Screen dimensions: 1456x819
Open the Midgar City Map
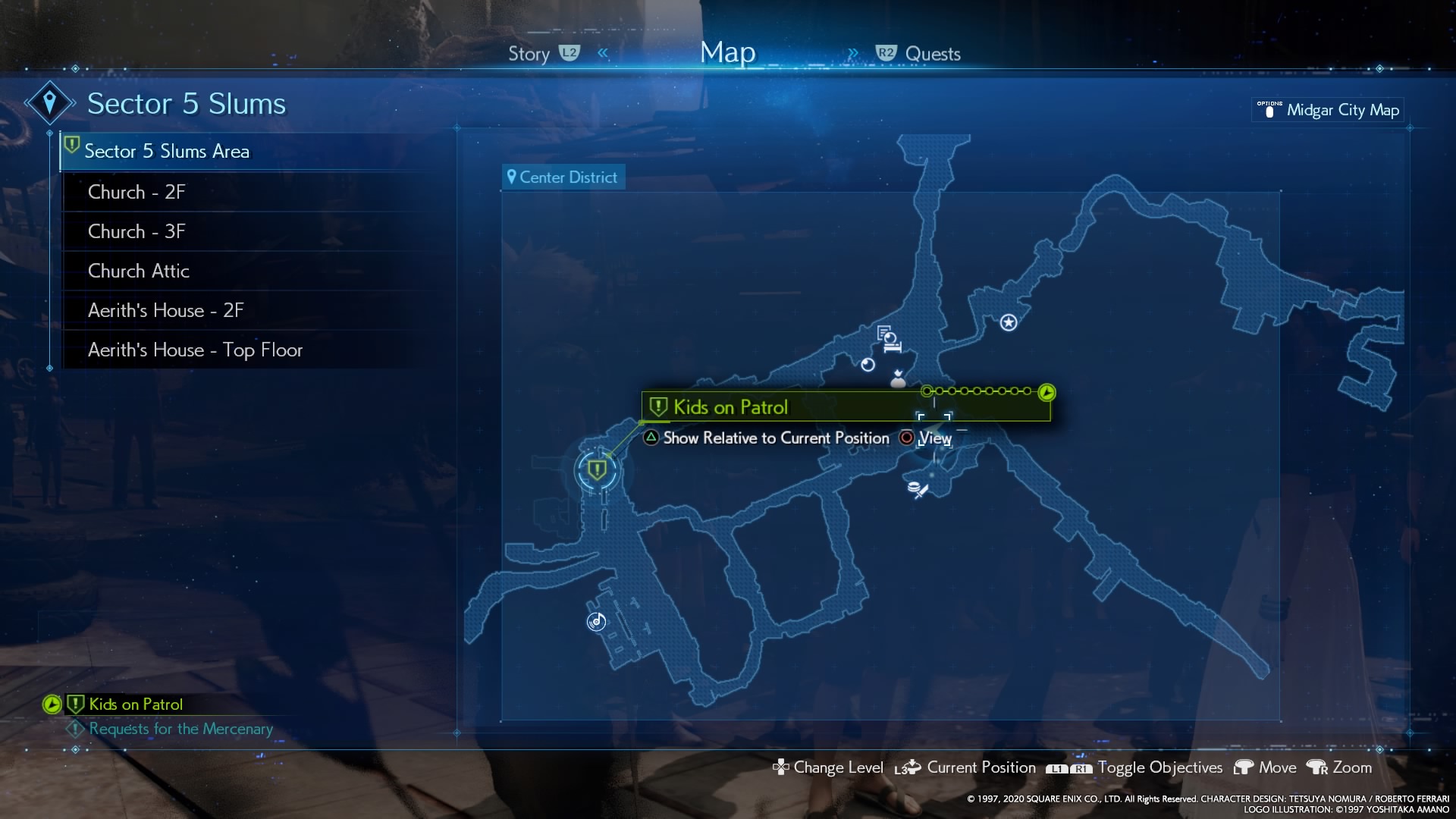pyautogui.click(x=1341, y=110)
